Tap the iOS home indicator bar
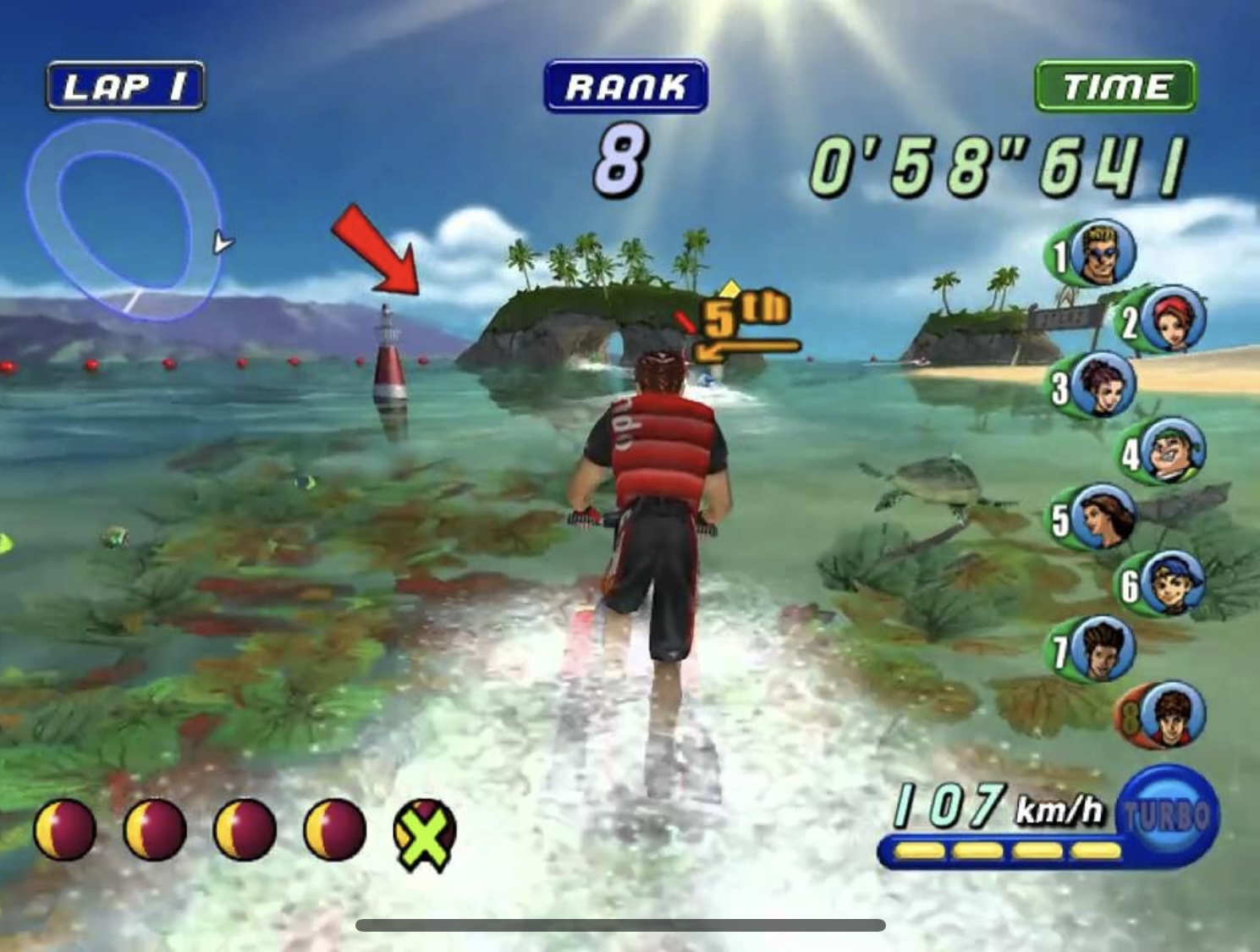This screenshot has width=1260, height=952. (x=620, y=925)
